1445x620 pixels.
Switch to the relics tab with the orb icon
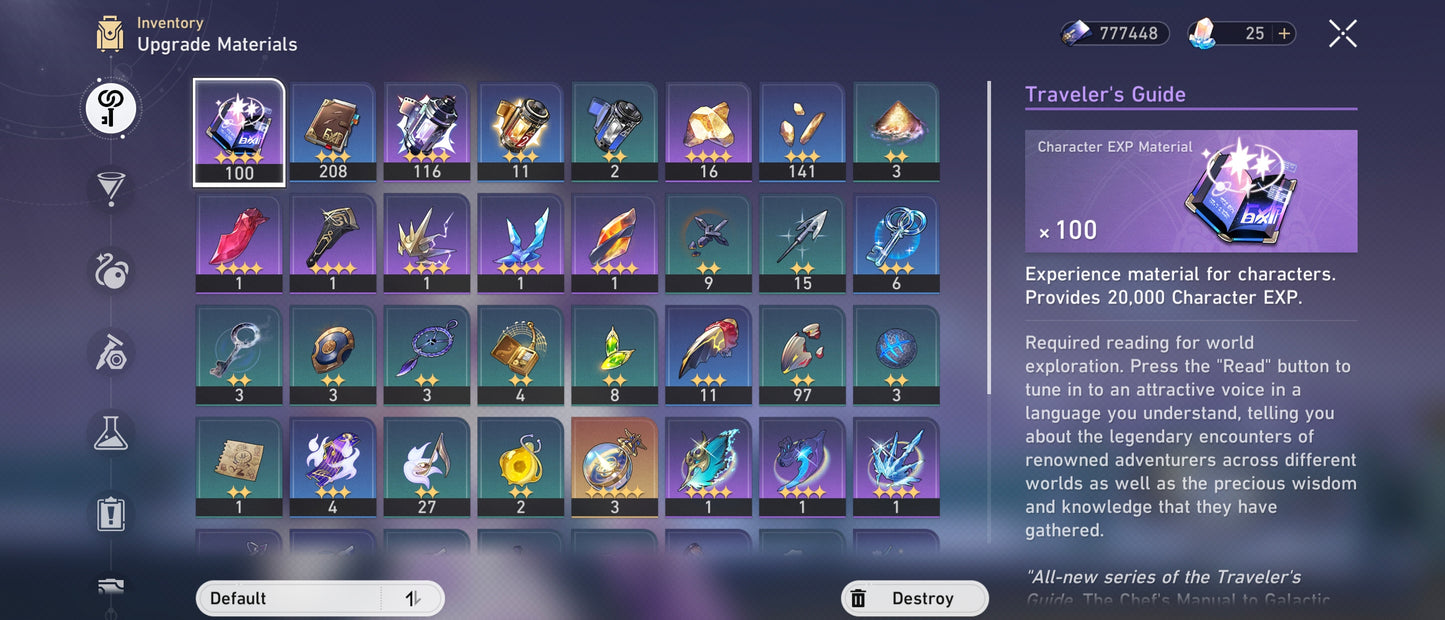pos(110,270)
